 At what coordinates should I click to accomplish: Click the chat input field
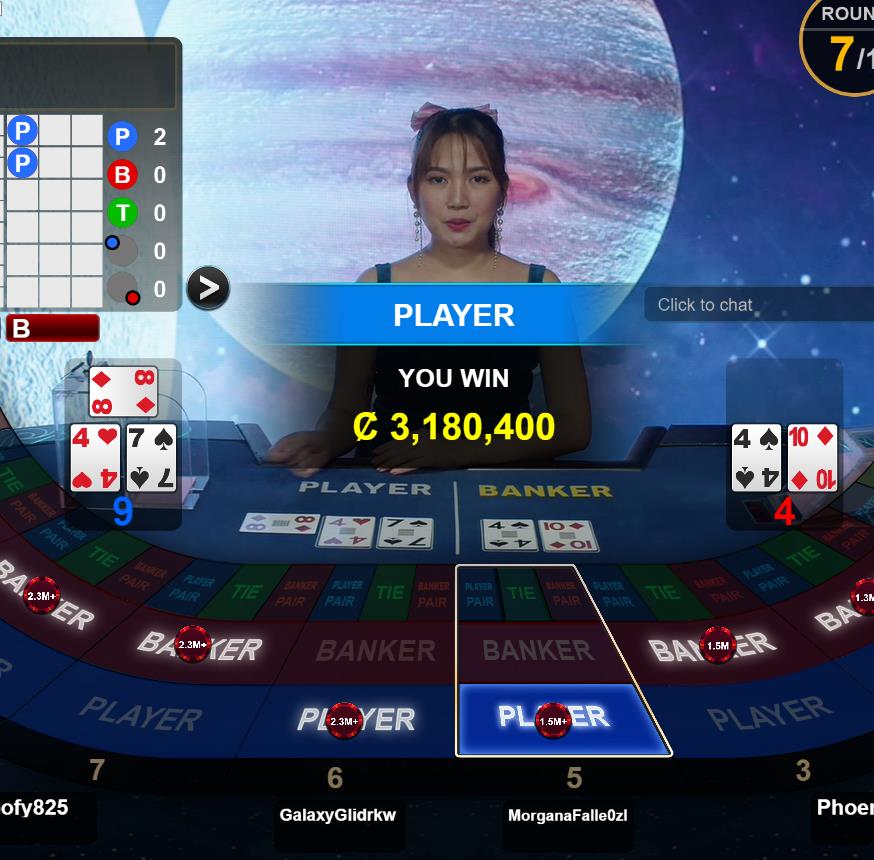[760, 305]
